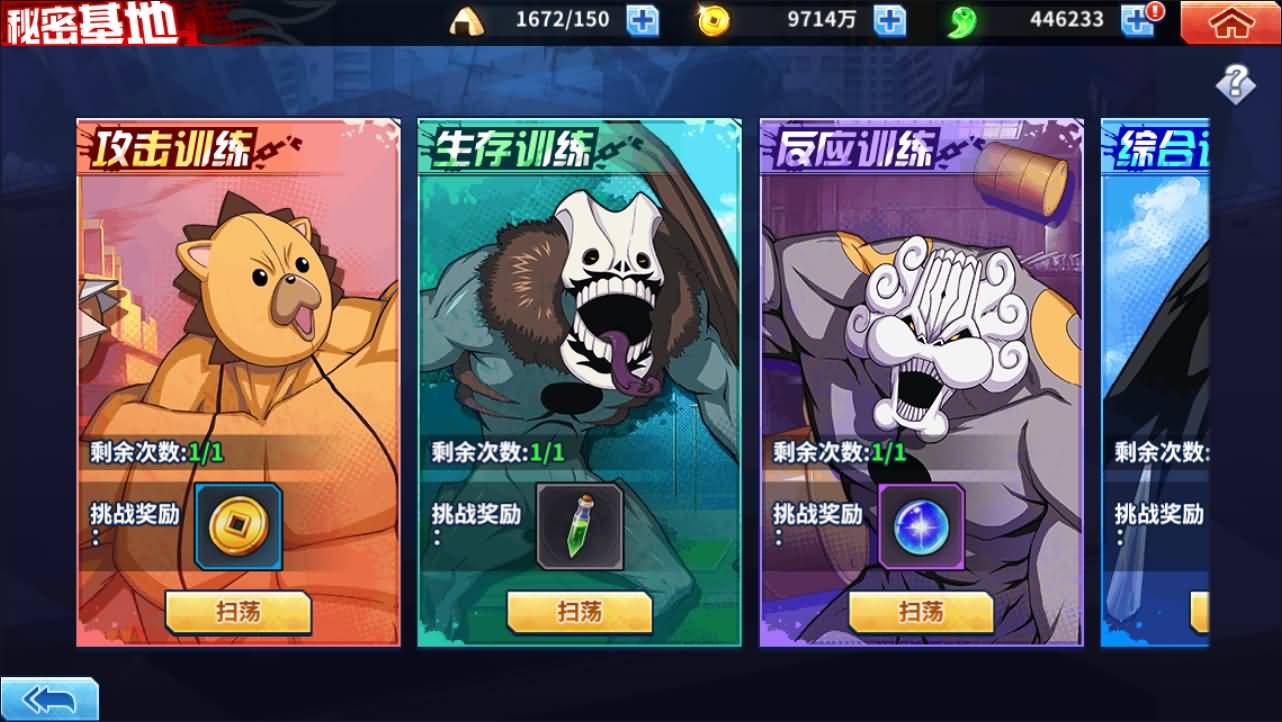Click the coin reward icon on 攻击训练 card

238,523
